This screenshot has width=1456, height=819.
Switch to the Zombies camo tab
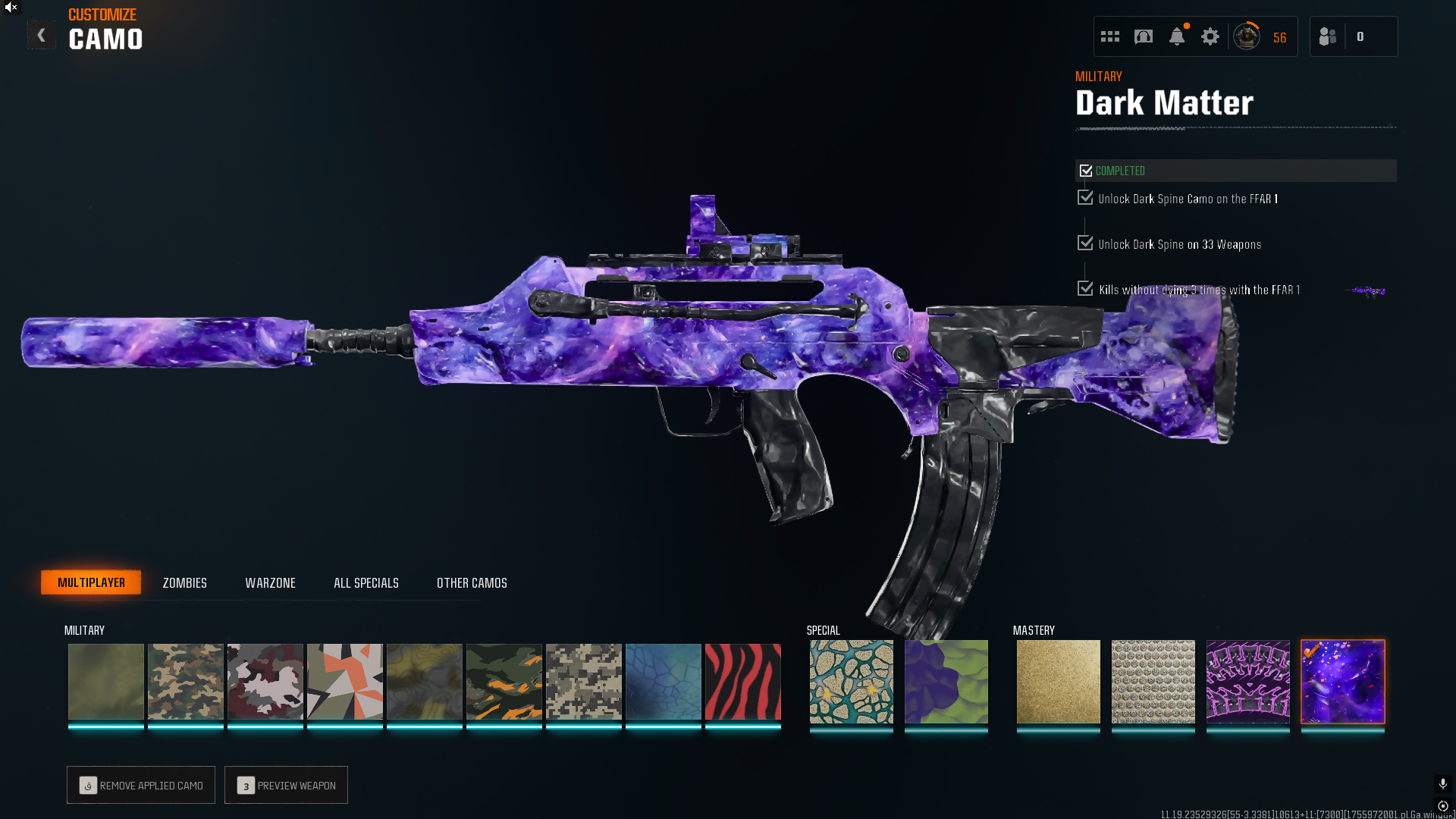pos(184,582)
